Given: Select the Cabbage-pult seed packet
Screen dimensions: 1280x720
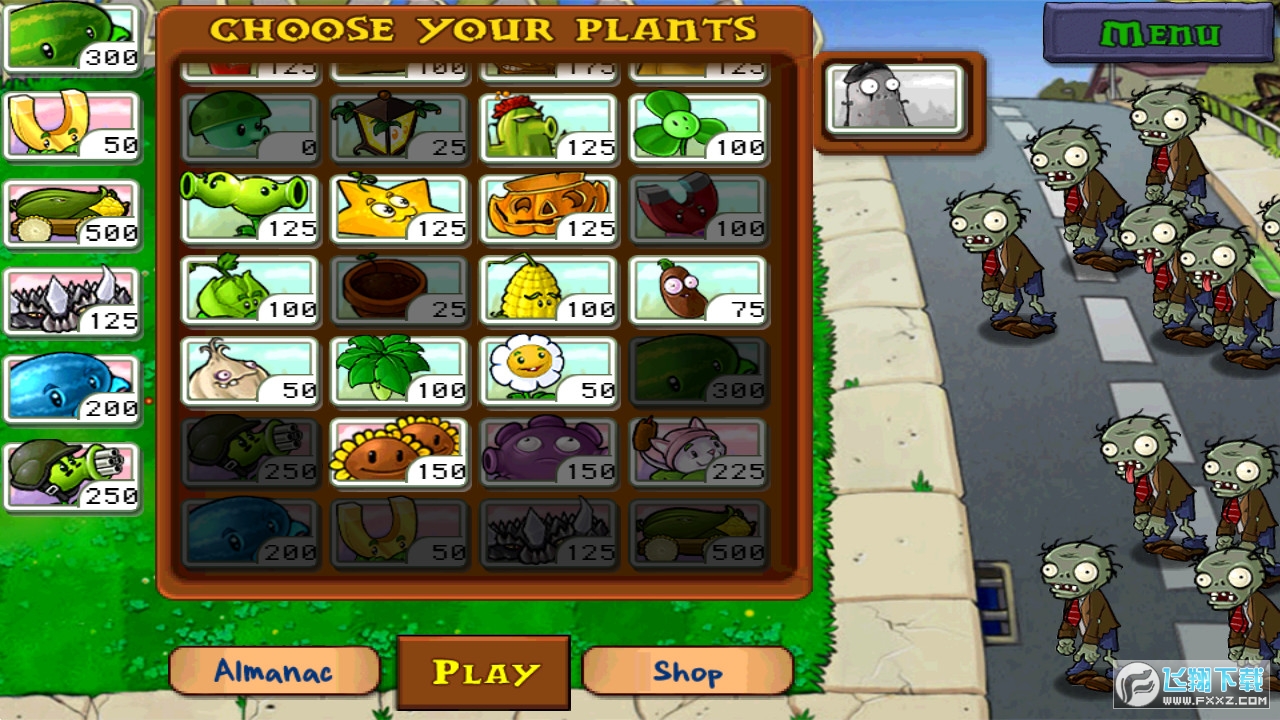Looking at the screenshot, I should click(x=249, y=290).
